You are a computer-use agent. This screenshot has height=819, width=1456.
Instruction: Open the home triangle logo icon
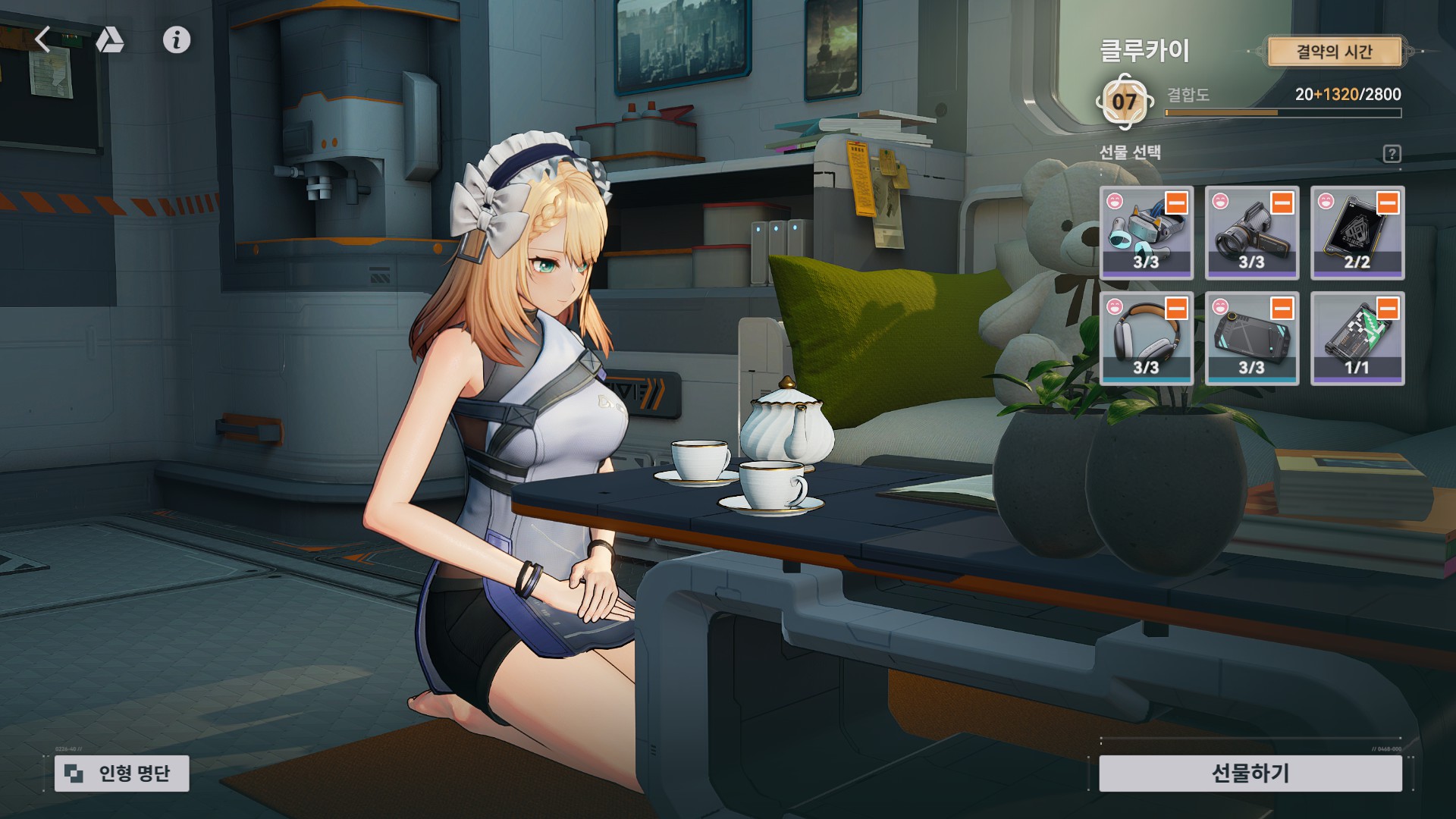(x=110, y=39)
